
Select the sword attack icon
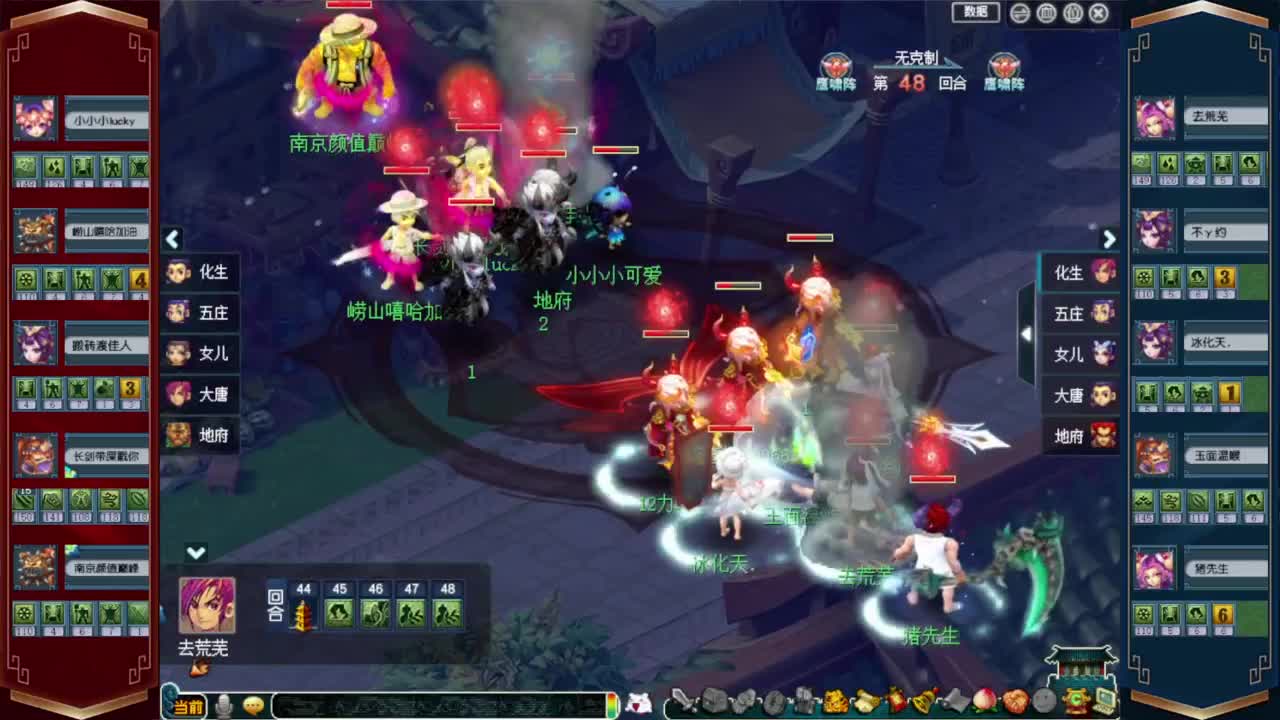coord(683,703)
